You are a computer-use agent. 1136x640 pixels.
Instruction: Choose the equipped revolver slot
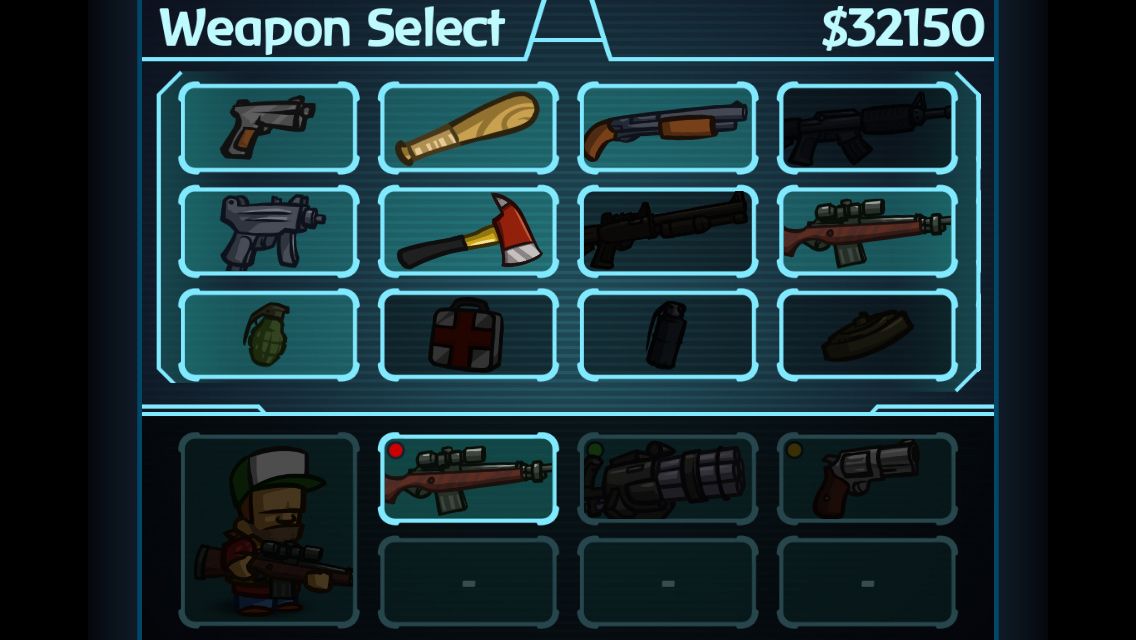pos(867,479)
